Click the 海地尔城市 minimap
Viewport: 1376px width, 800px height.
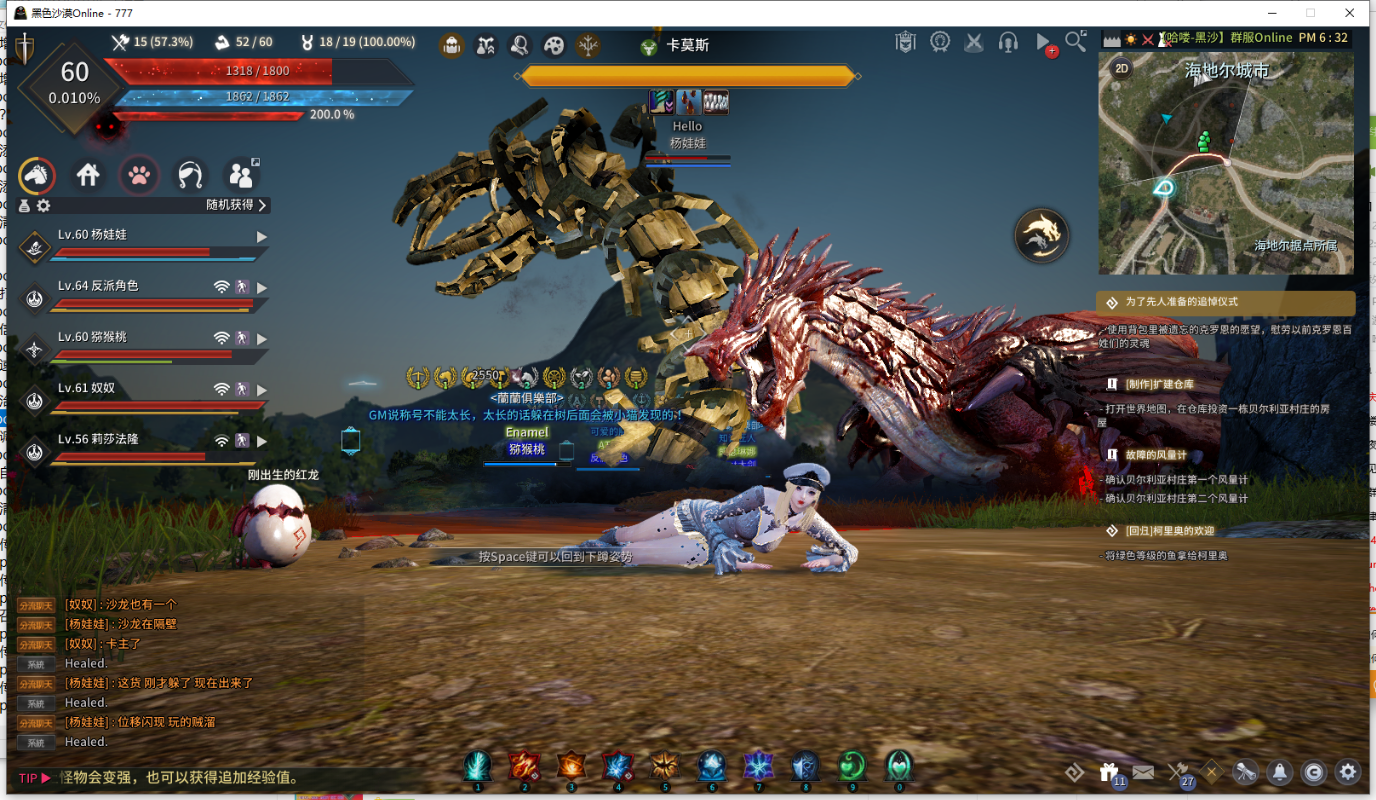coord(1226,165)
